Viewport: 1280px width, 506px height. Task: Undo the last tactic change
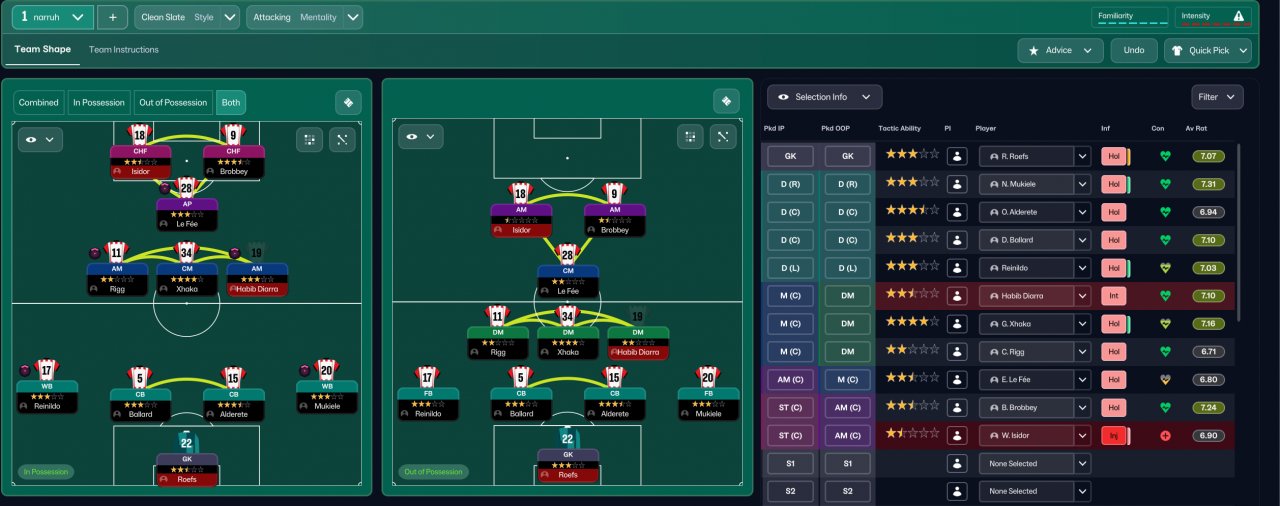click(1133, 50)
